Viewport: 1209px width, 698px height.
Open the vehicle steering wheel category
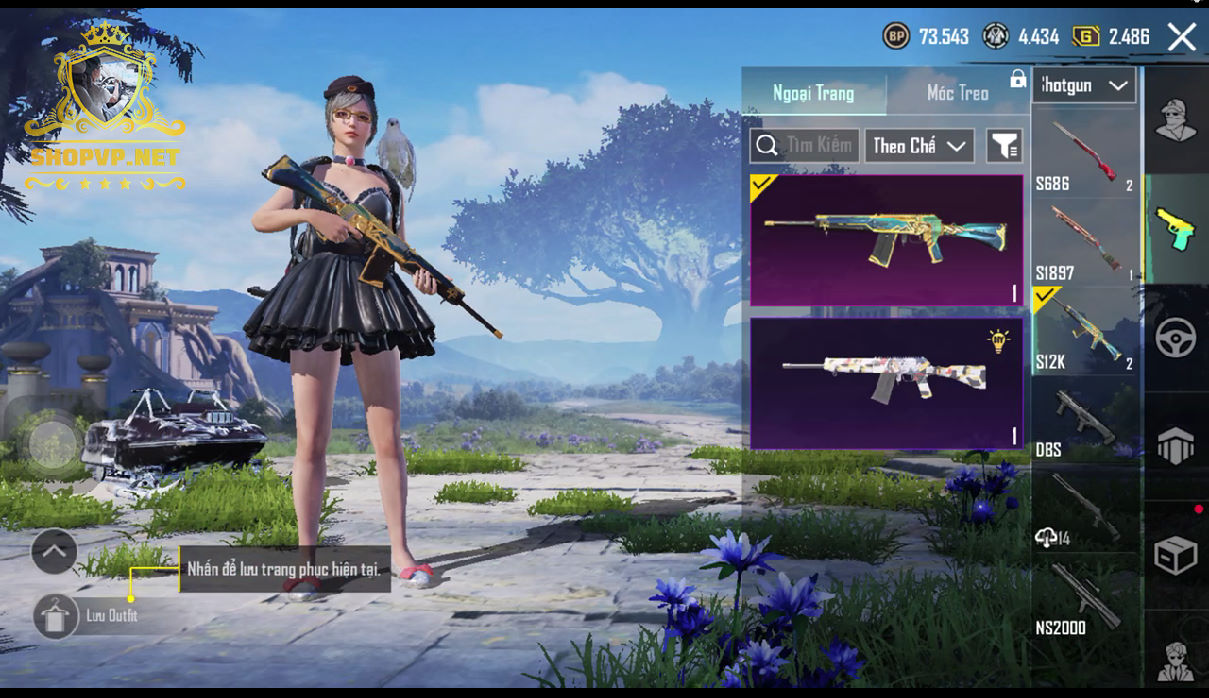1176,338
